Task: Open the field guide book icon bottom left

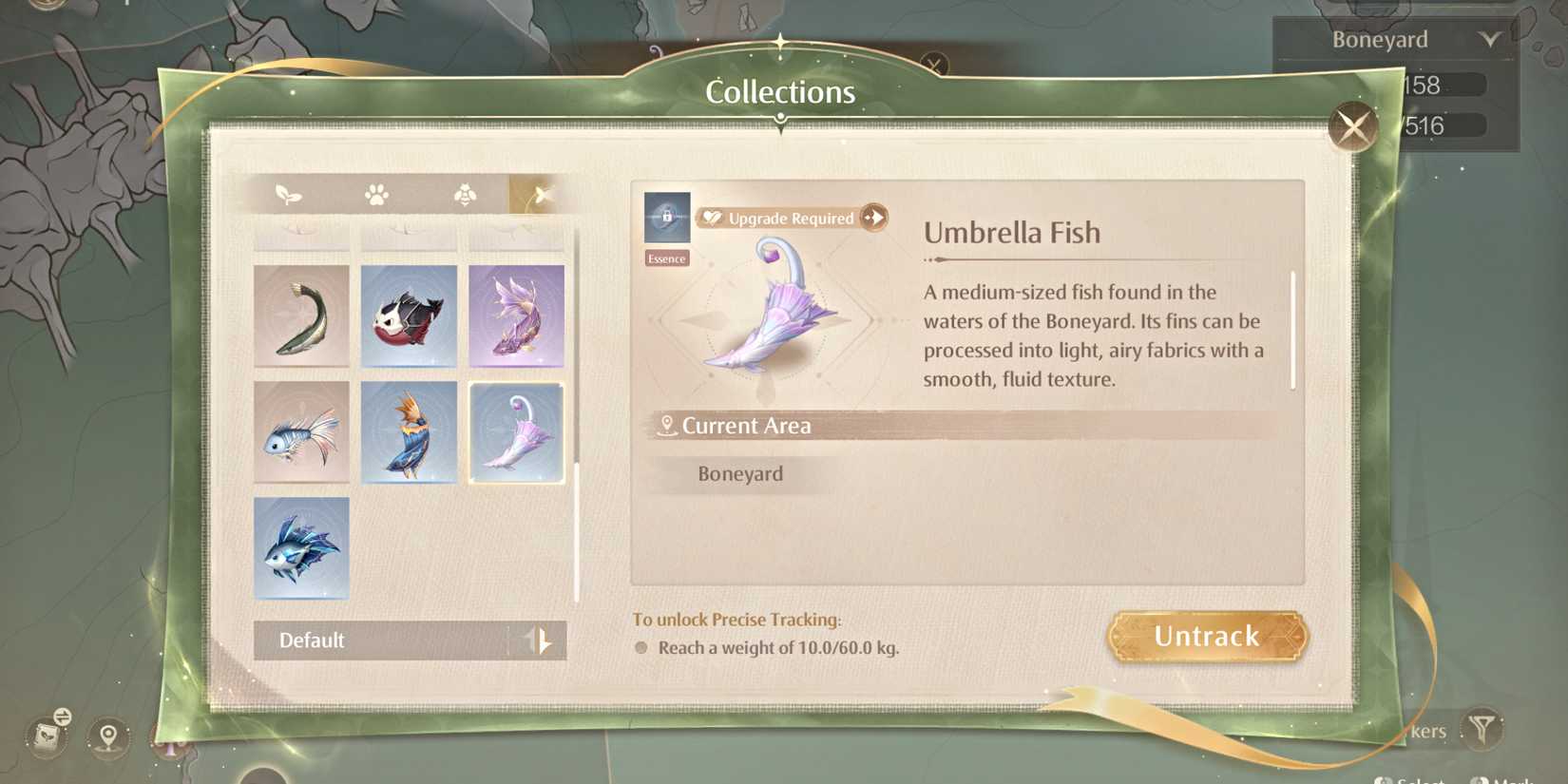Action: coord(45,736)
